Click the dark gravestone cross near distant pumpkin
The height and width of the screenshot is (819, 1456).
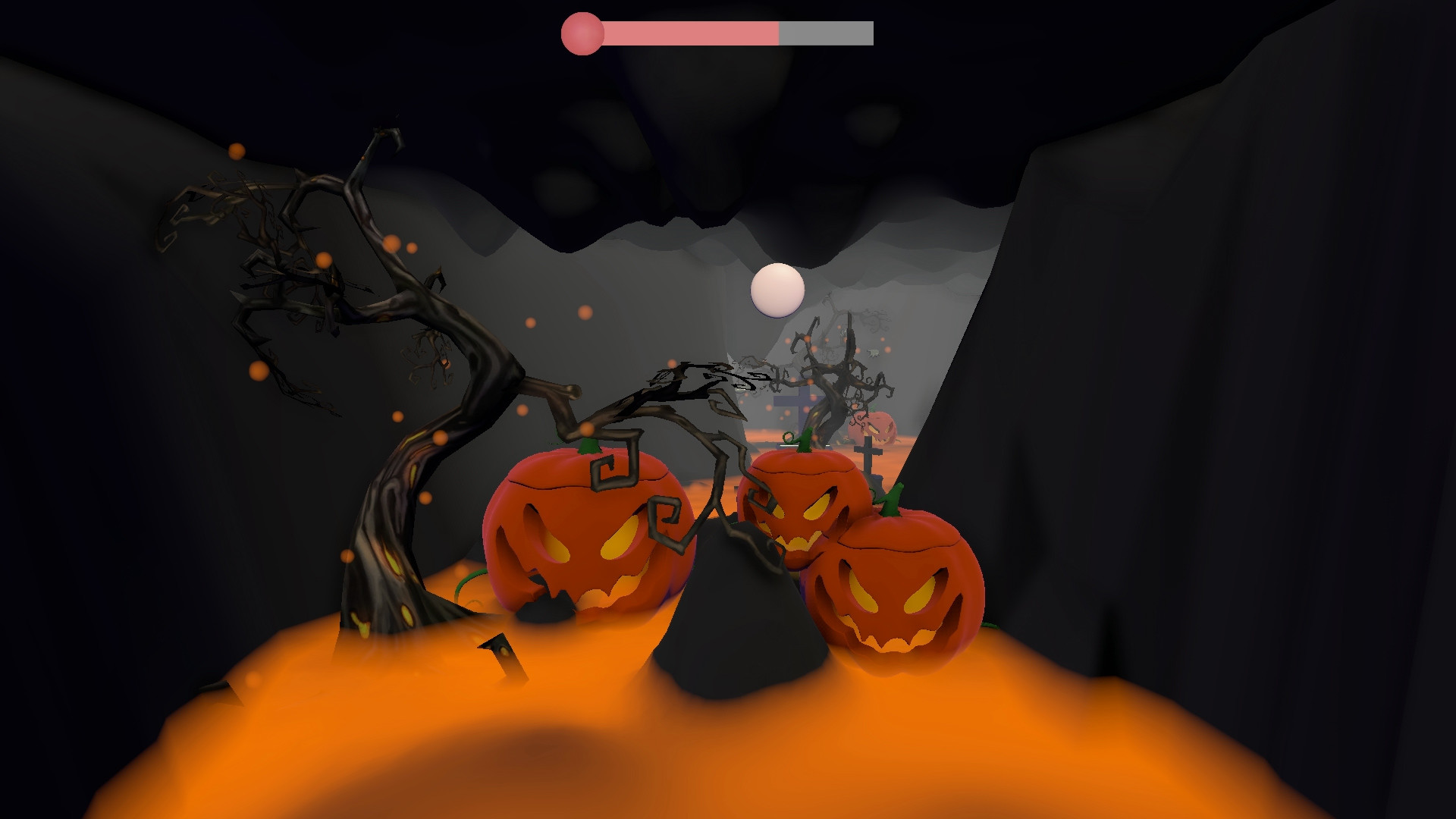click(866, 451)
